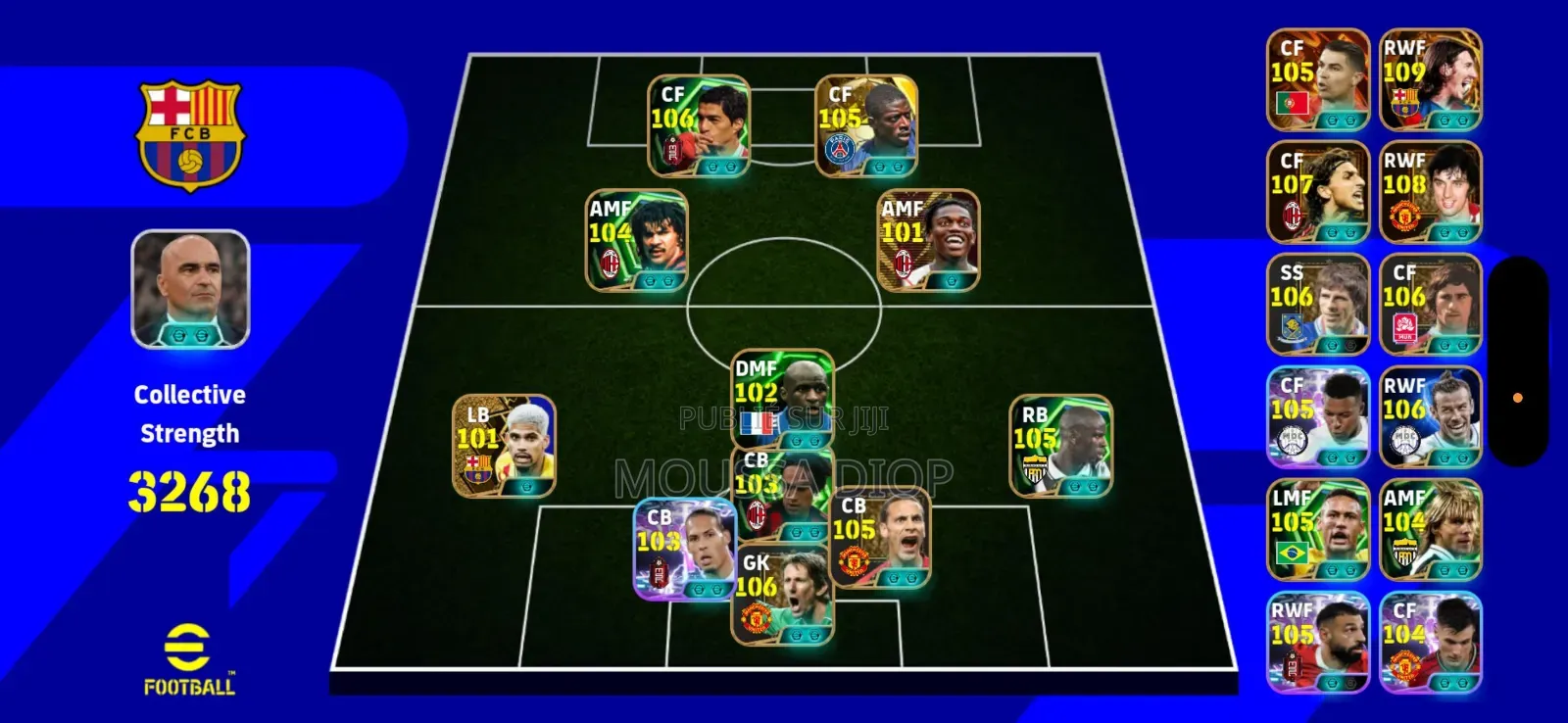Choose the RB 105 right back card

[1060, 446]
